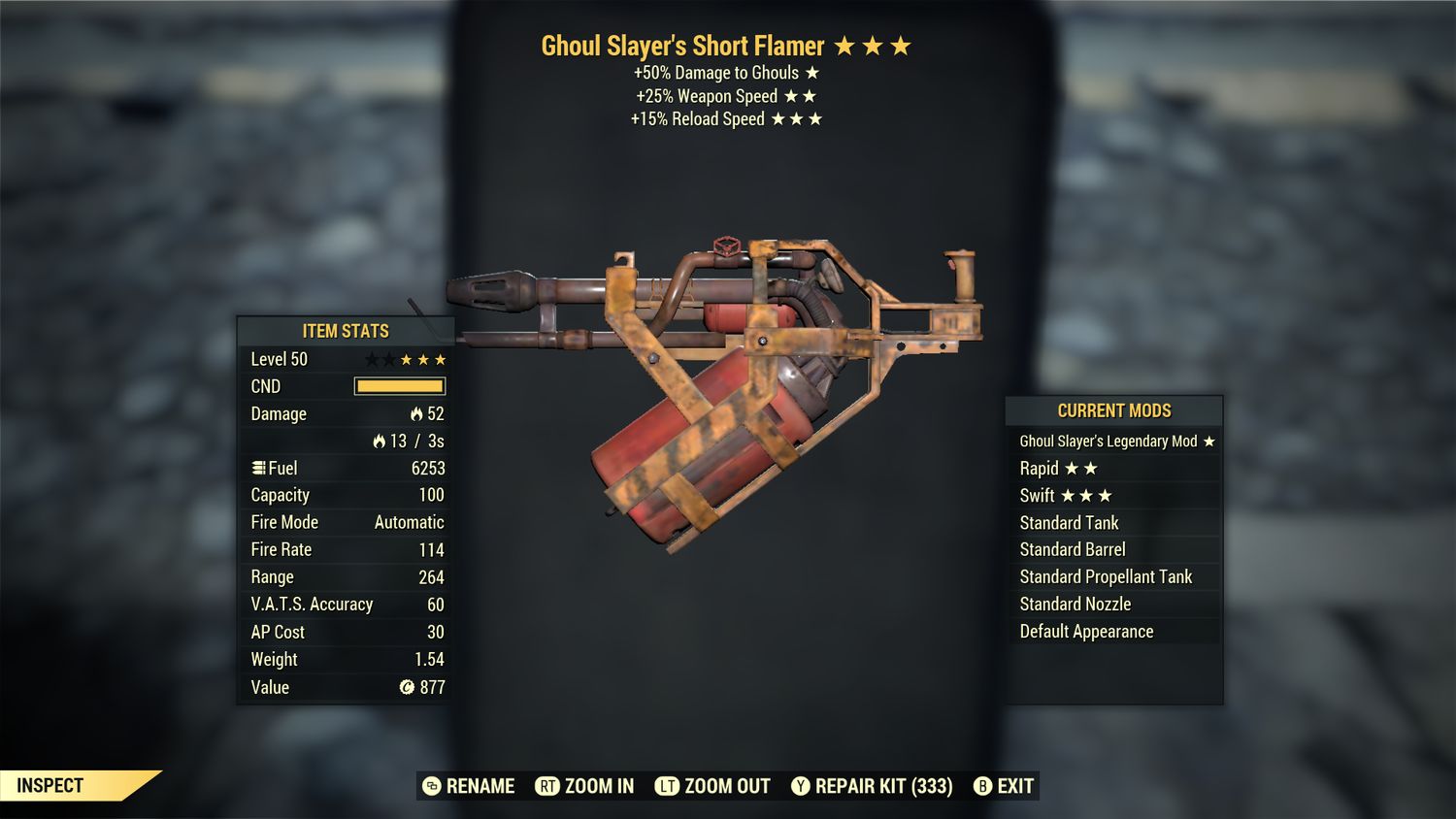Click the fuel canister icon beside Fuel stat

(258, 468)
